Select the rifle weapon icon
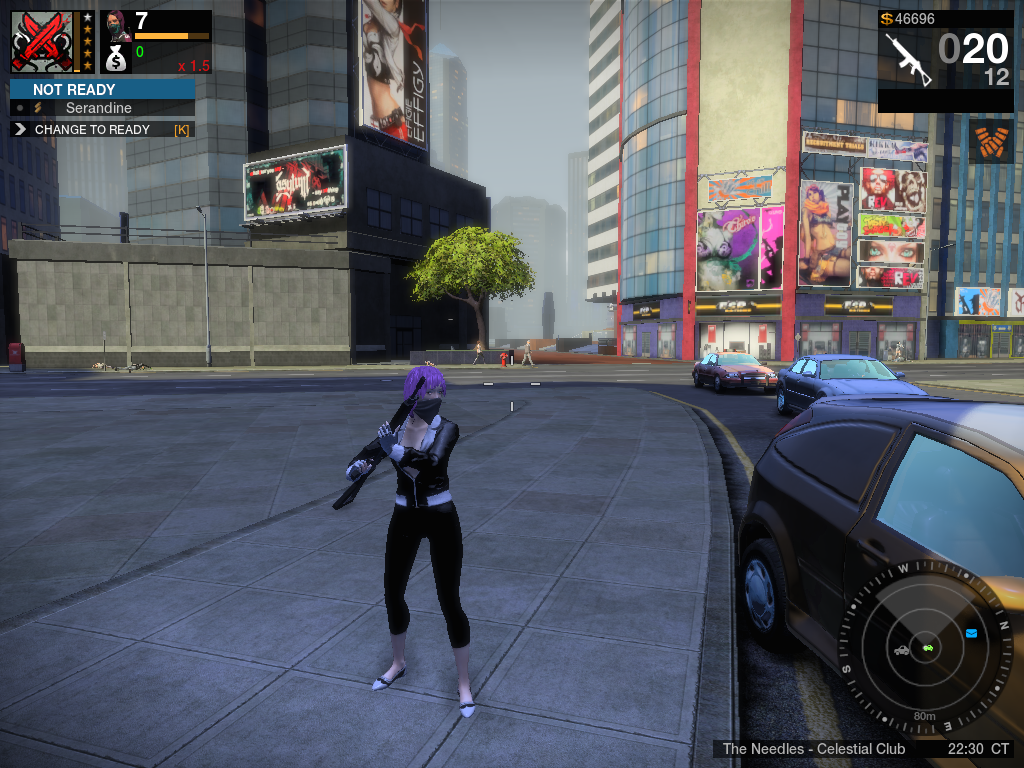Screen dimensions: 1024x768 (907, 59)
